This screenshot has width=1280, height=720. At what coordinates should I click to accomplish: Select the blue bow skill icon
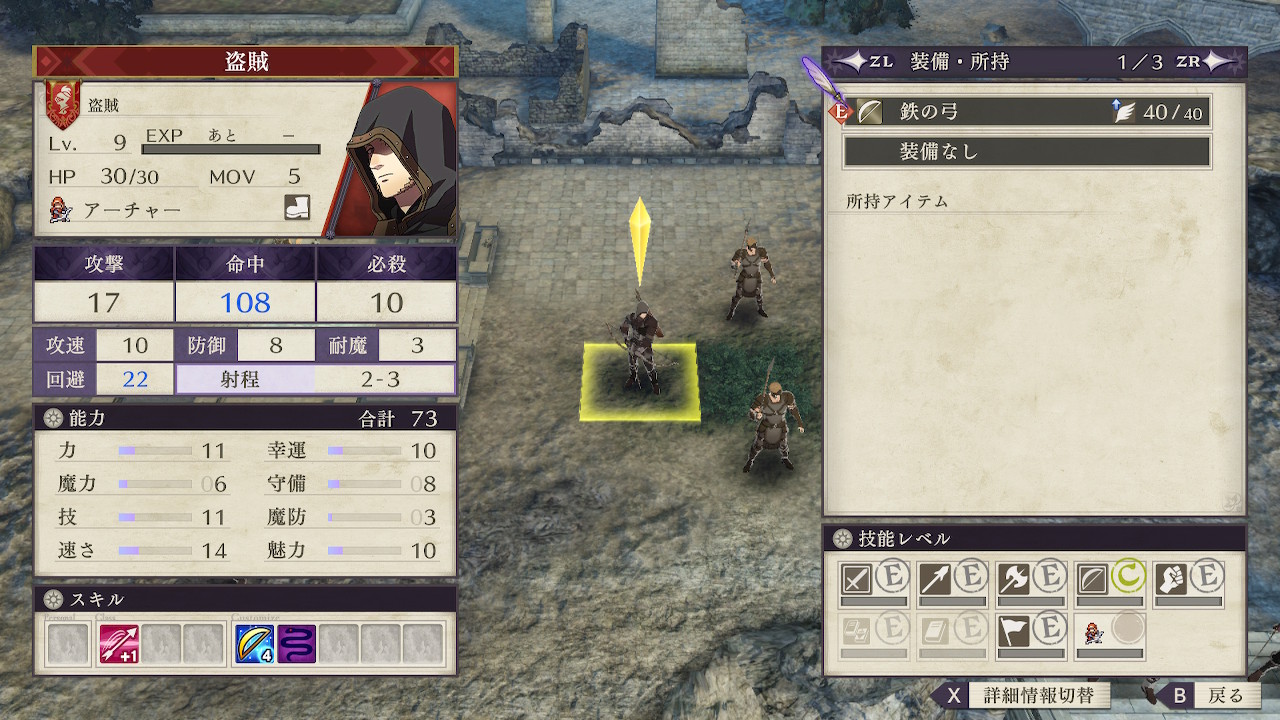pos(254,645)
